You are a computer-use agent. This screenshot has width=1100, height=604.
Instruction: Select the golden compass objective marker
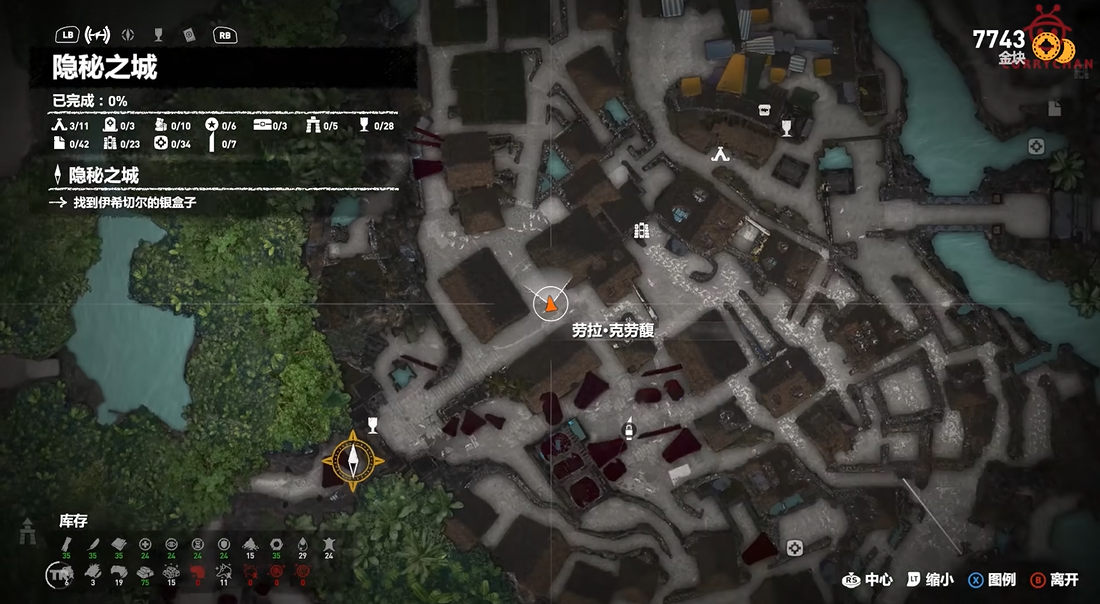(x=353, y=461)
